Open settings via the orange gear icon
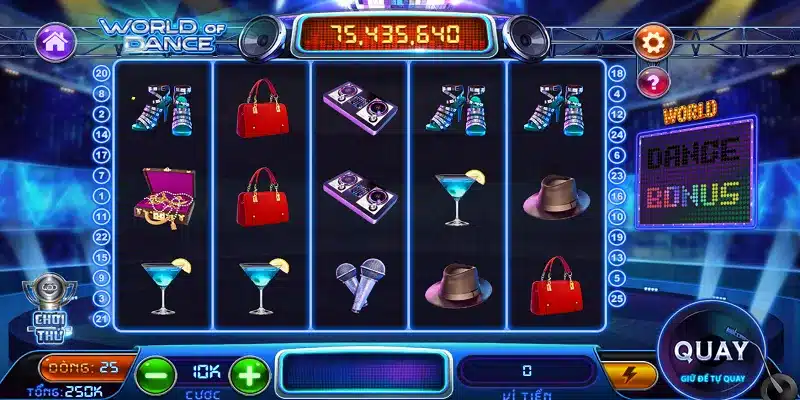Image resolution: width=800 pixels, height=400 pixels. coord(655,43)
